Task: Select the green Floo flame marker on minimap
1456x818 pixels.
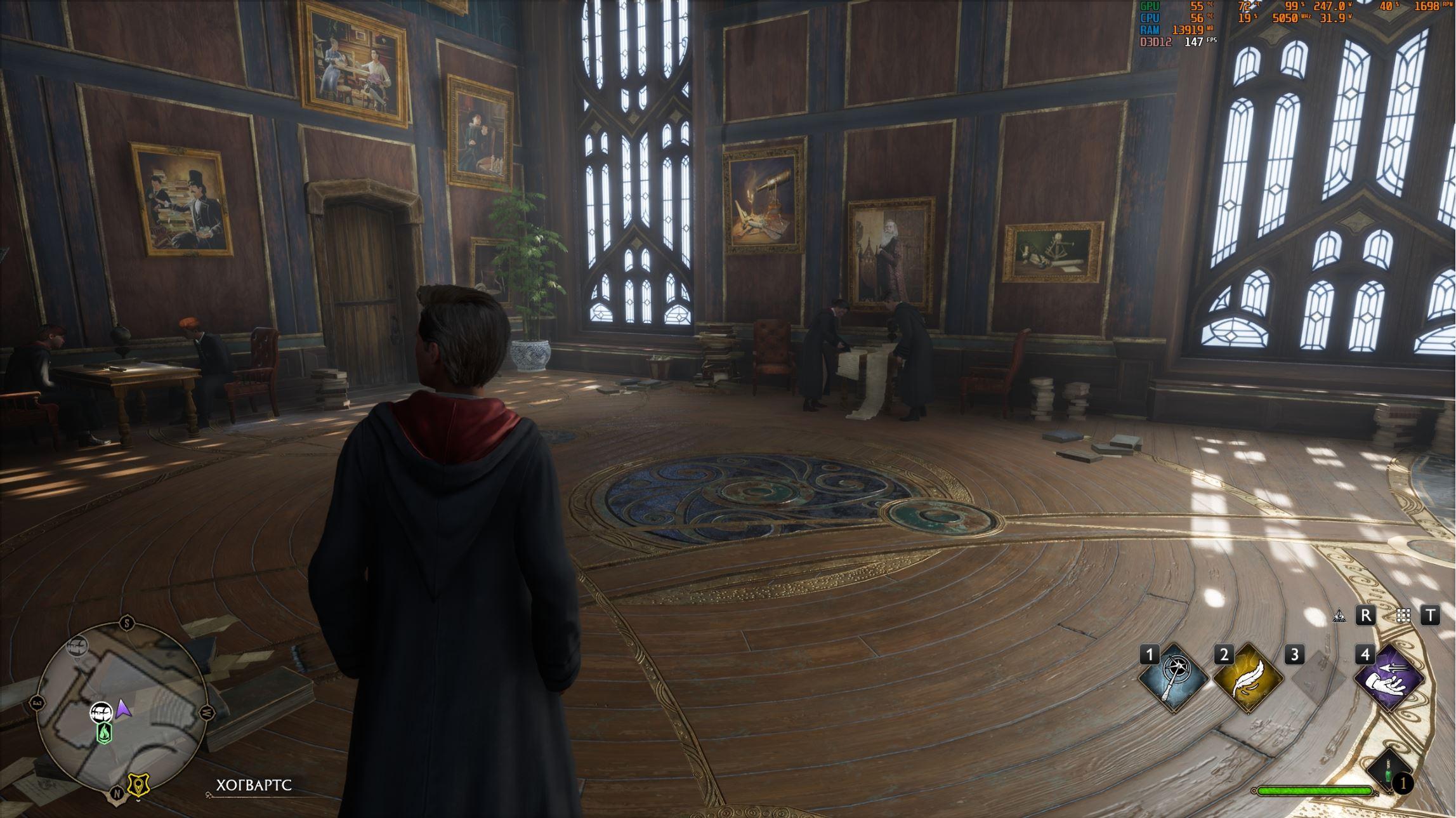Action: click(104, 734)
